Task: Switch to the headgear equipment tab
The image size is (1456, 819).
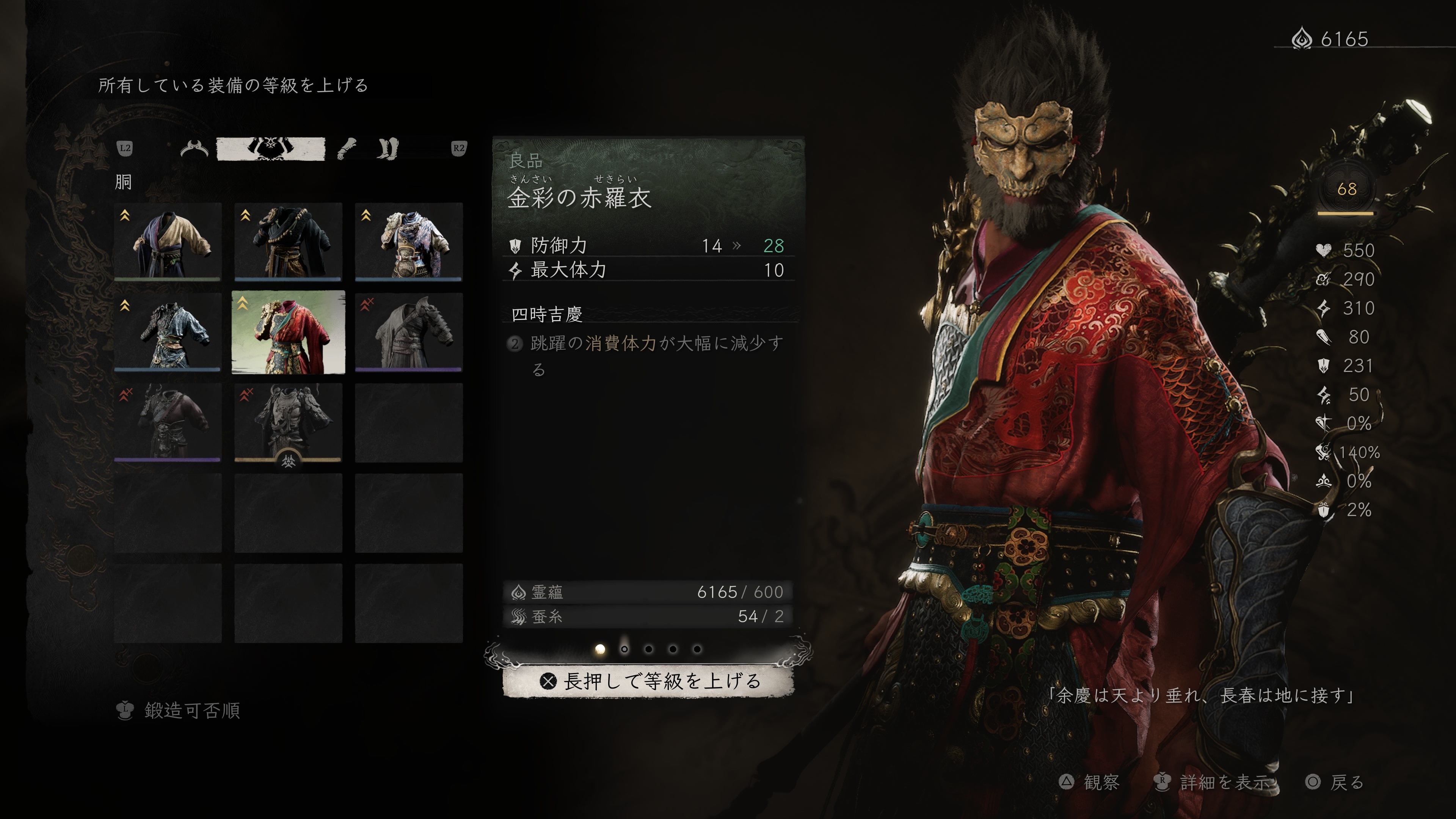Action: pos(194,149)
